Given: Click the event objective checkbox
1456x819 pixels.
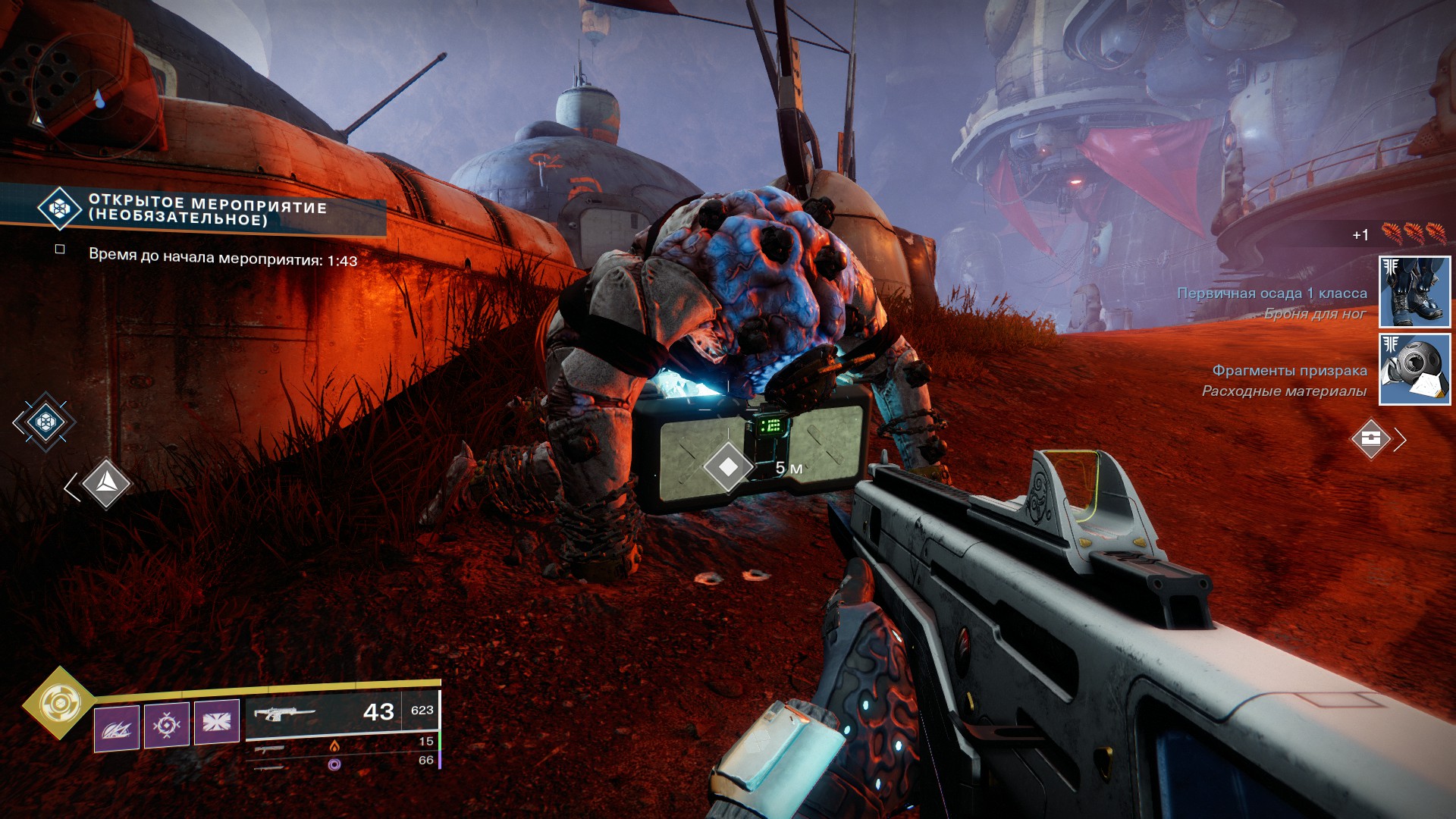Looking at the screenshot, I should click(60, 249).
